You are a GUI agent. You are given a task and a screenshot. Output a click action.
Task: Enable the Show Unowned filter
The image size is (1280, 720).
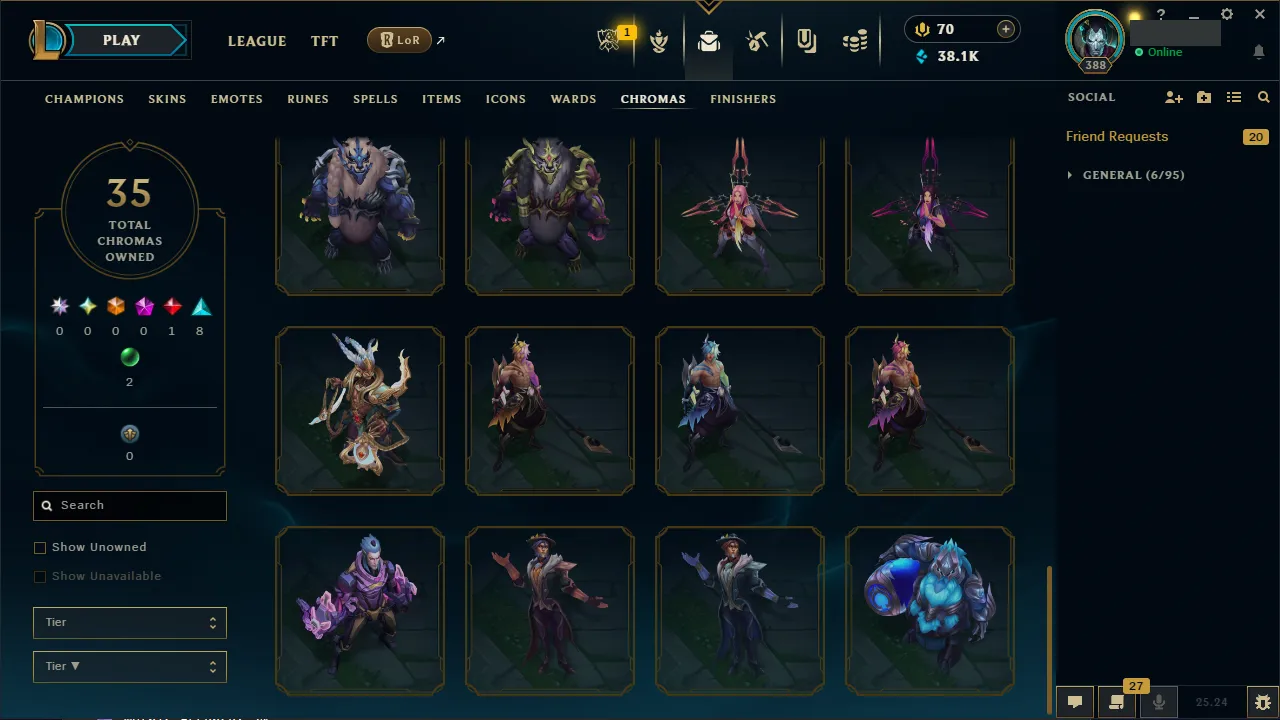click(x=40, y=547)
